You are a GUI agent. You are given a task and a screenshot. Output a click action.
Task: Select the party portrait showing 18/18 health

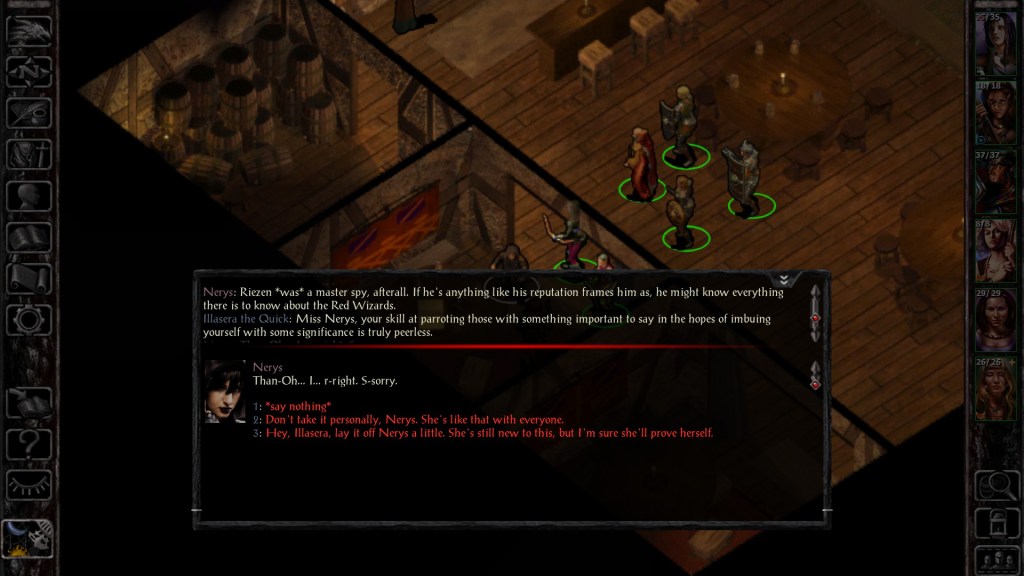click(996, 112)
